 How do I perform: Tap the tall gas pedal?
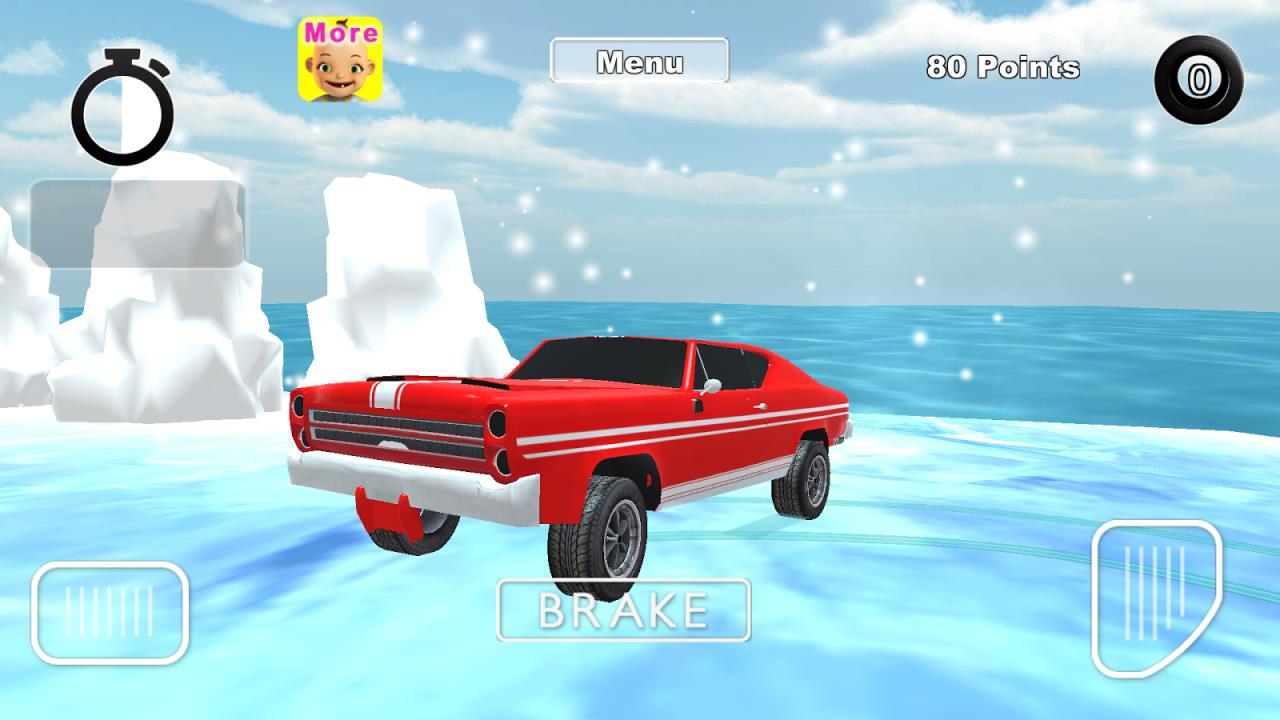1155,597
